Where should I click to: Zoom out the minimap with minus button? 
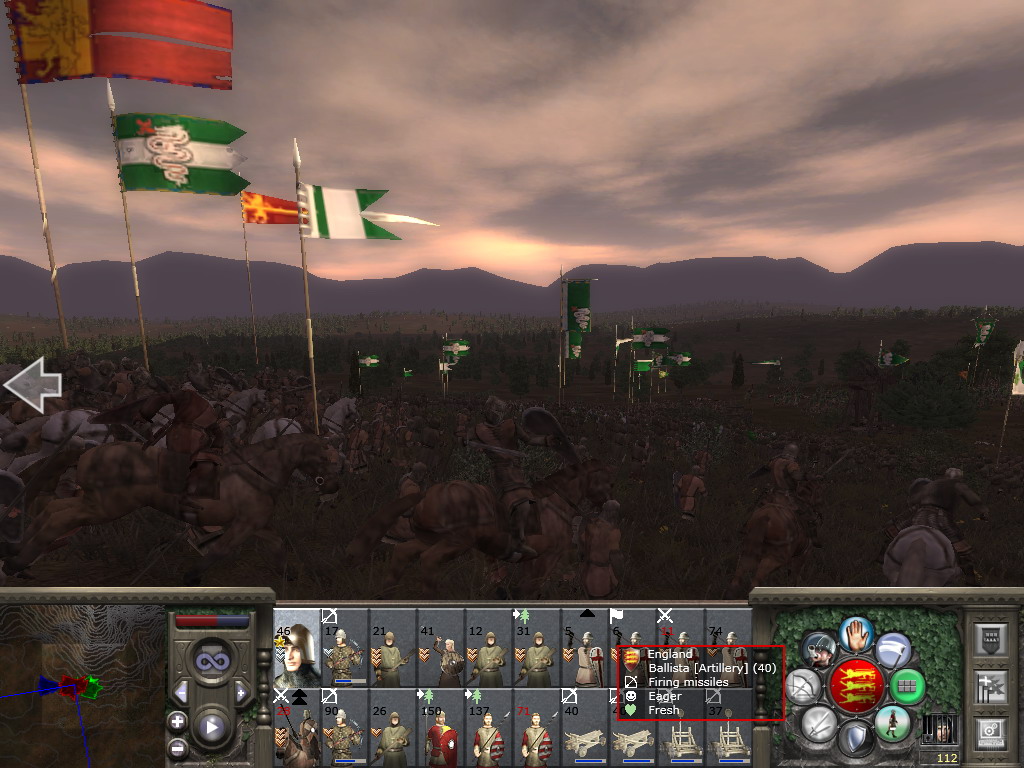coord(177,748)
